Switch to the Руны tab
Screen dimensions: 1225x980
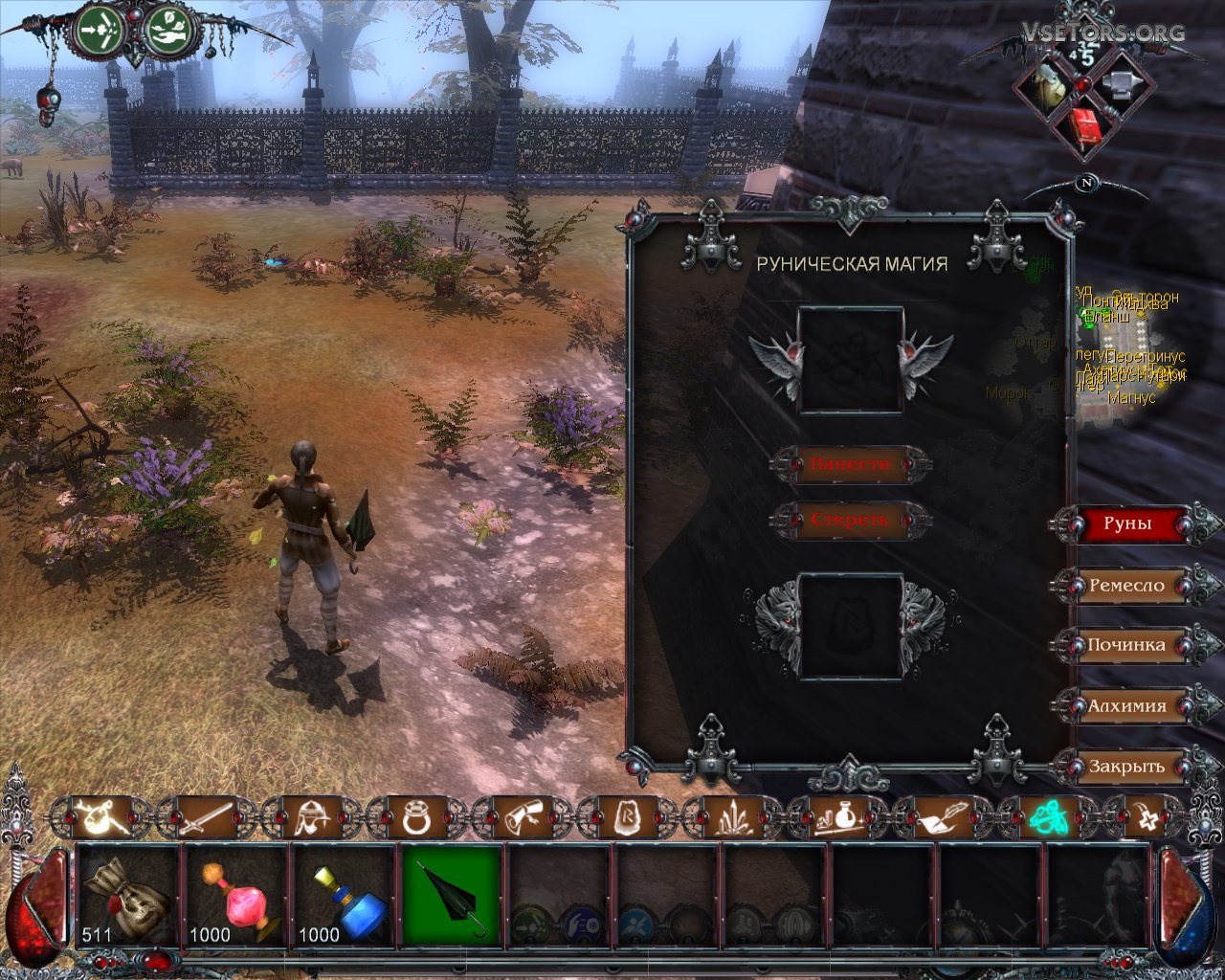point(1126,524)
